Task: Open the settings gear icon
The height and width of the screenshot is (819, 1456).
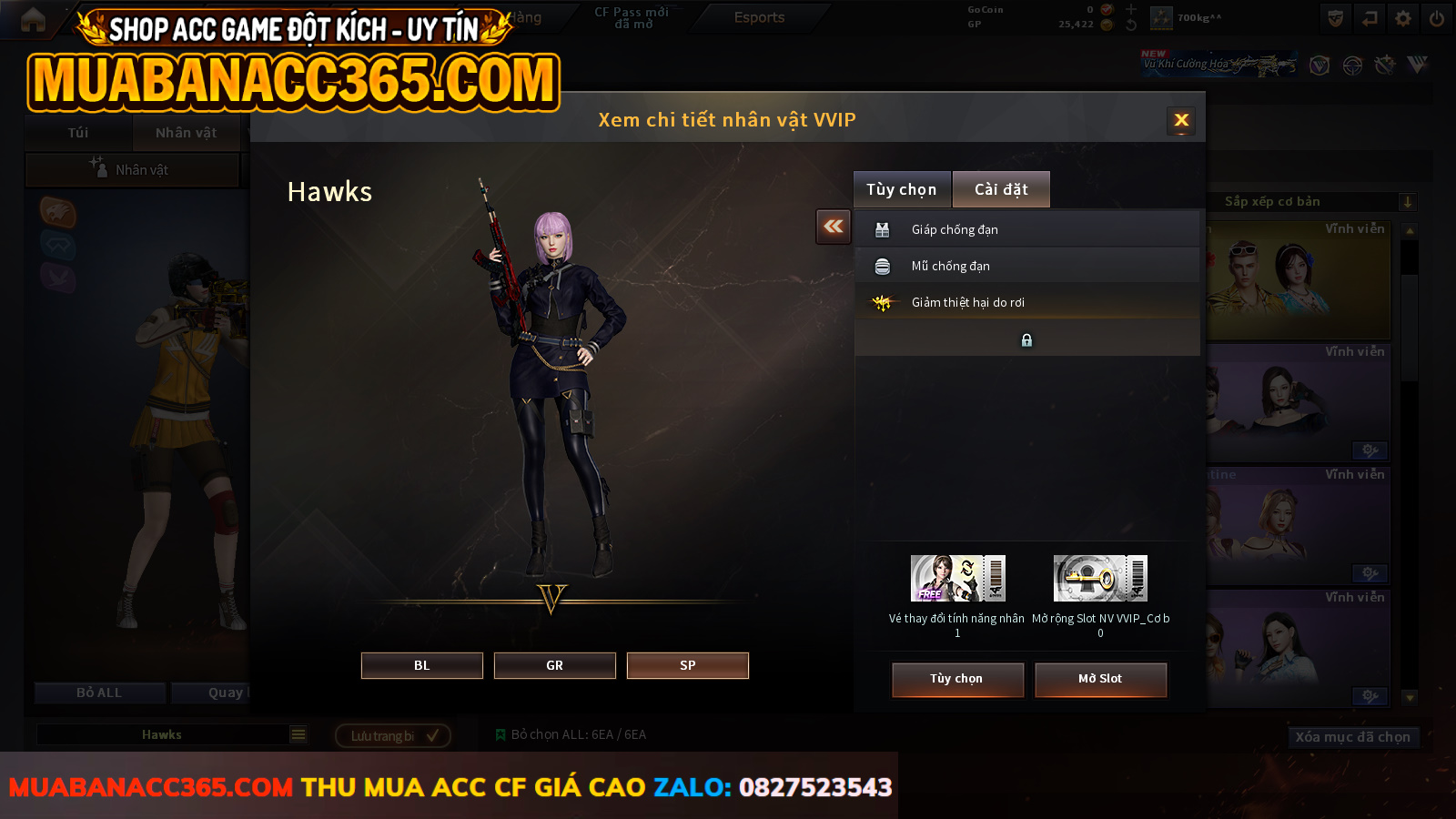Action: point(1403,18)
